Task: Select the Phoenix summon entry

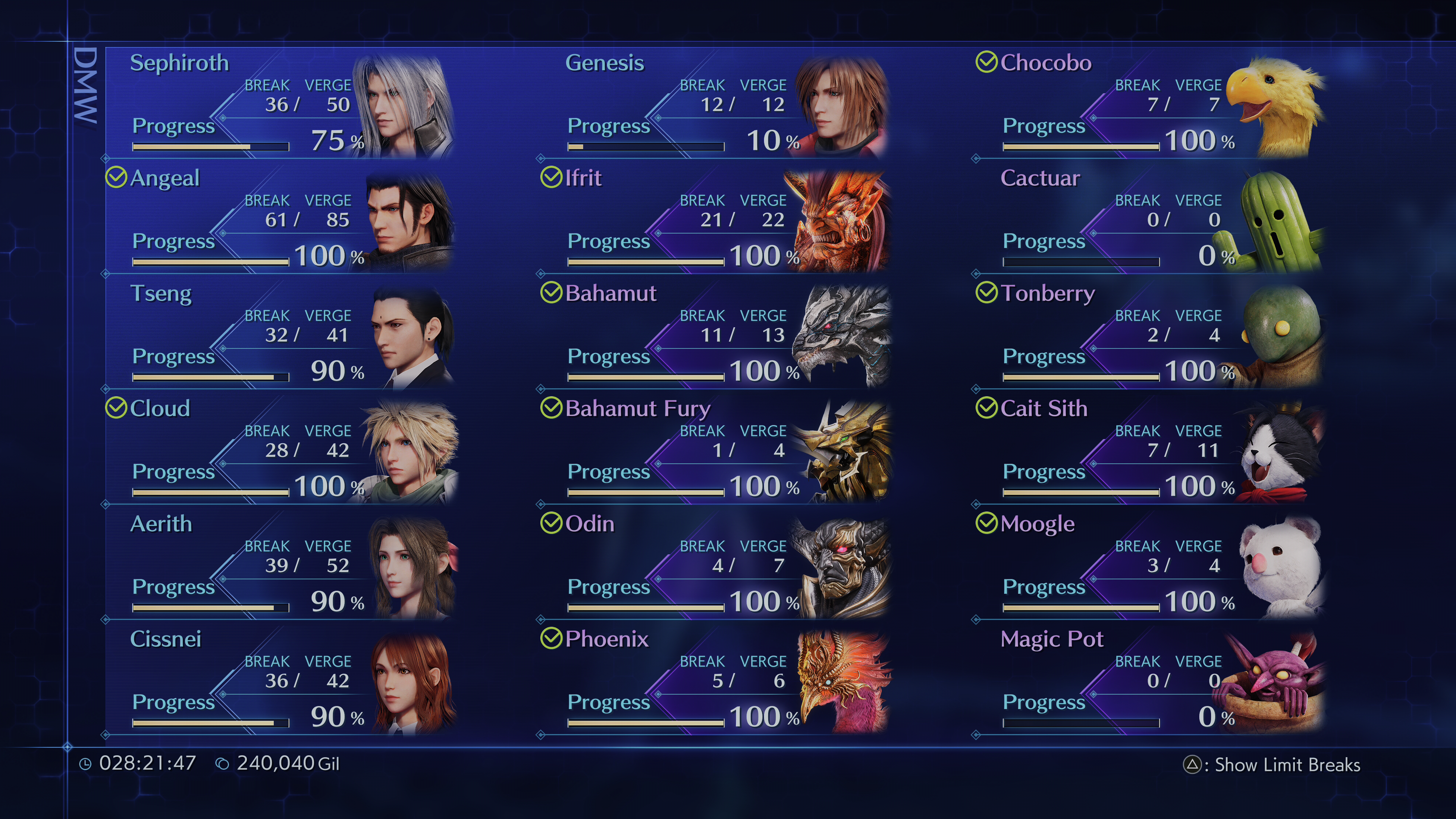Action: tap(718, 681)
